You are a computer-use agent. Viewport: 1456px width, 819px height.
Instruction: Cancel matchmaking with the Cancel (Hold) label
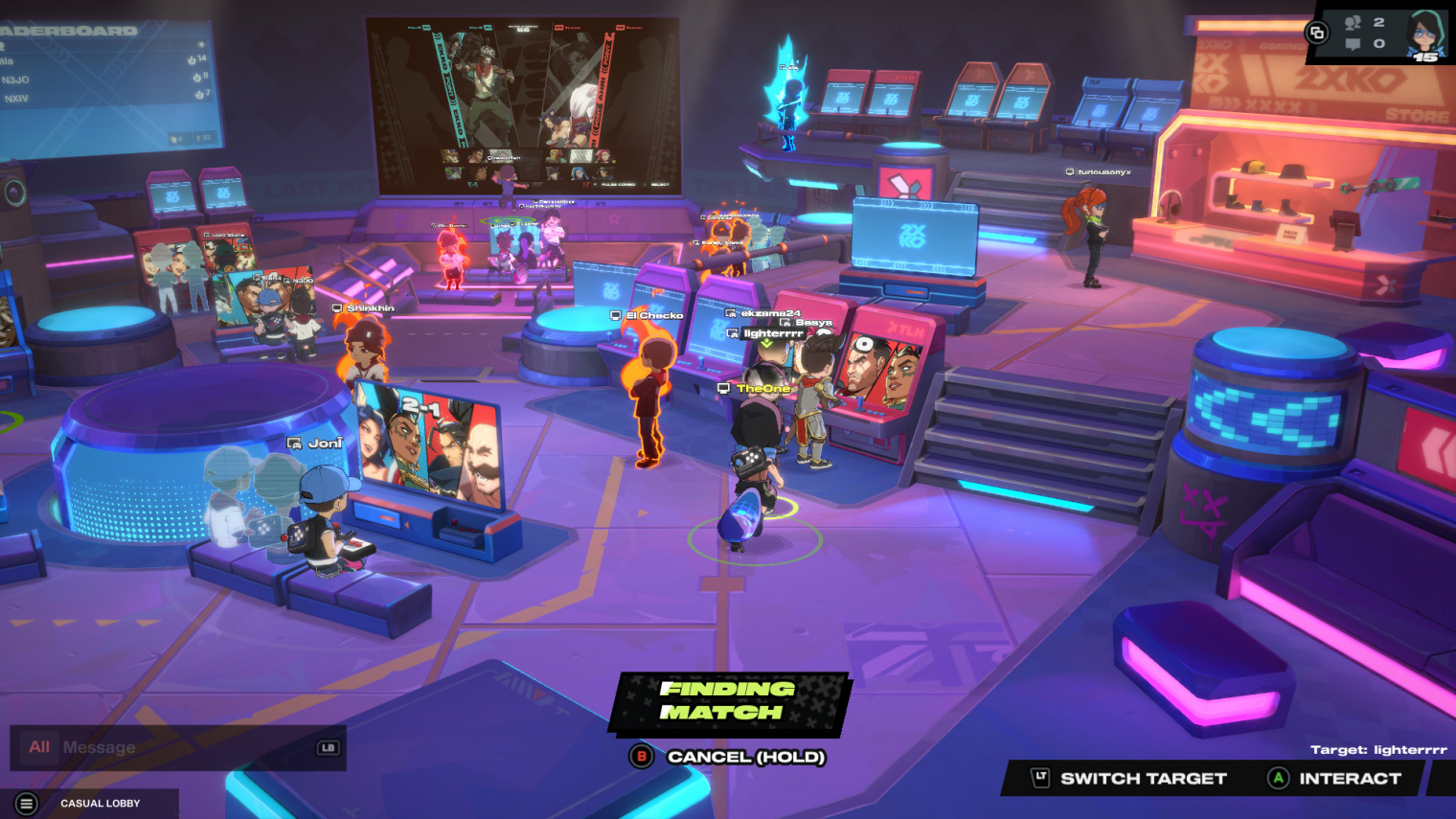(x=745, y=757)
